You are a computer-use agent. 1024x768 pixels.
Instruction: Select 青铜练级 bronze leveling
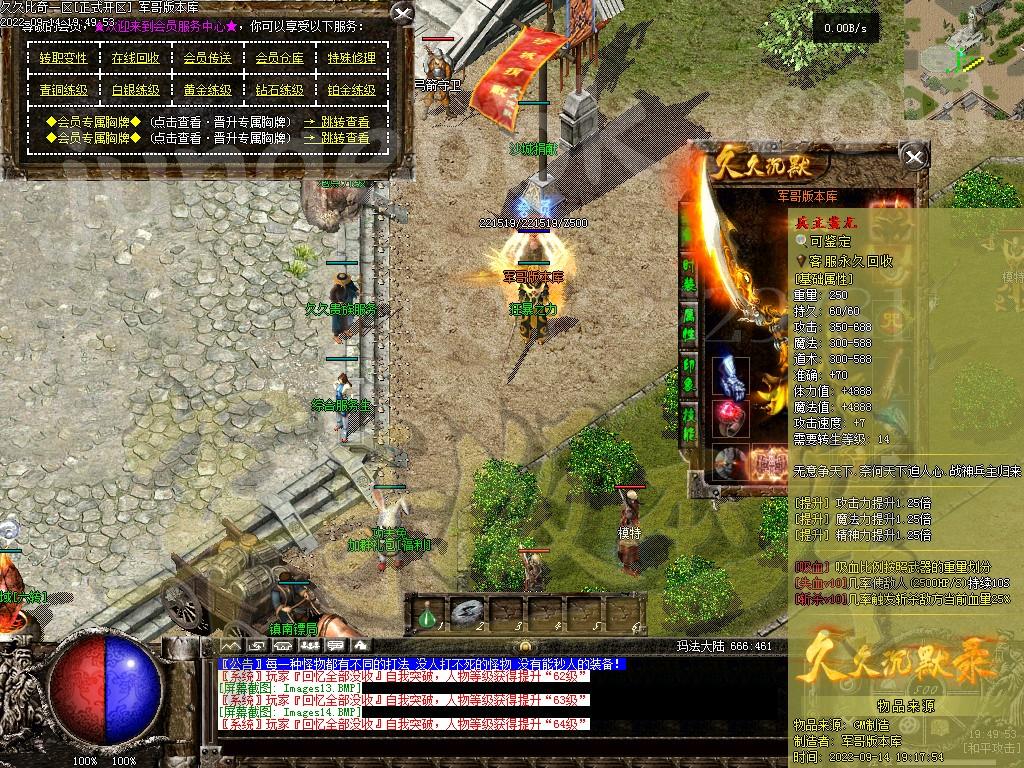64,90
